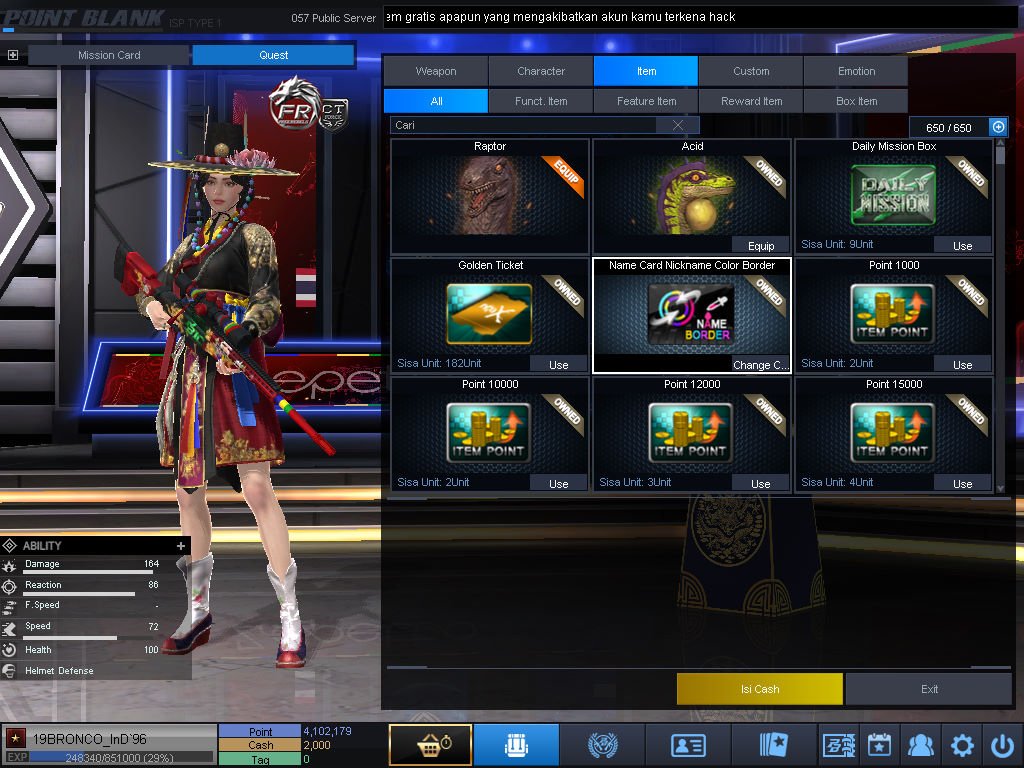Equip the Acid item
The width and height of the screenshot is (1024, 768).
pos(760,245)
